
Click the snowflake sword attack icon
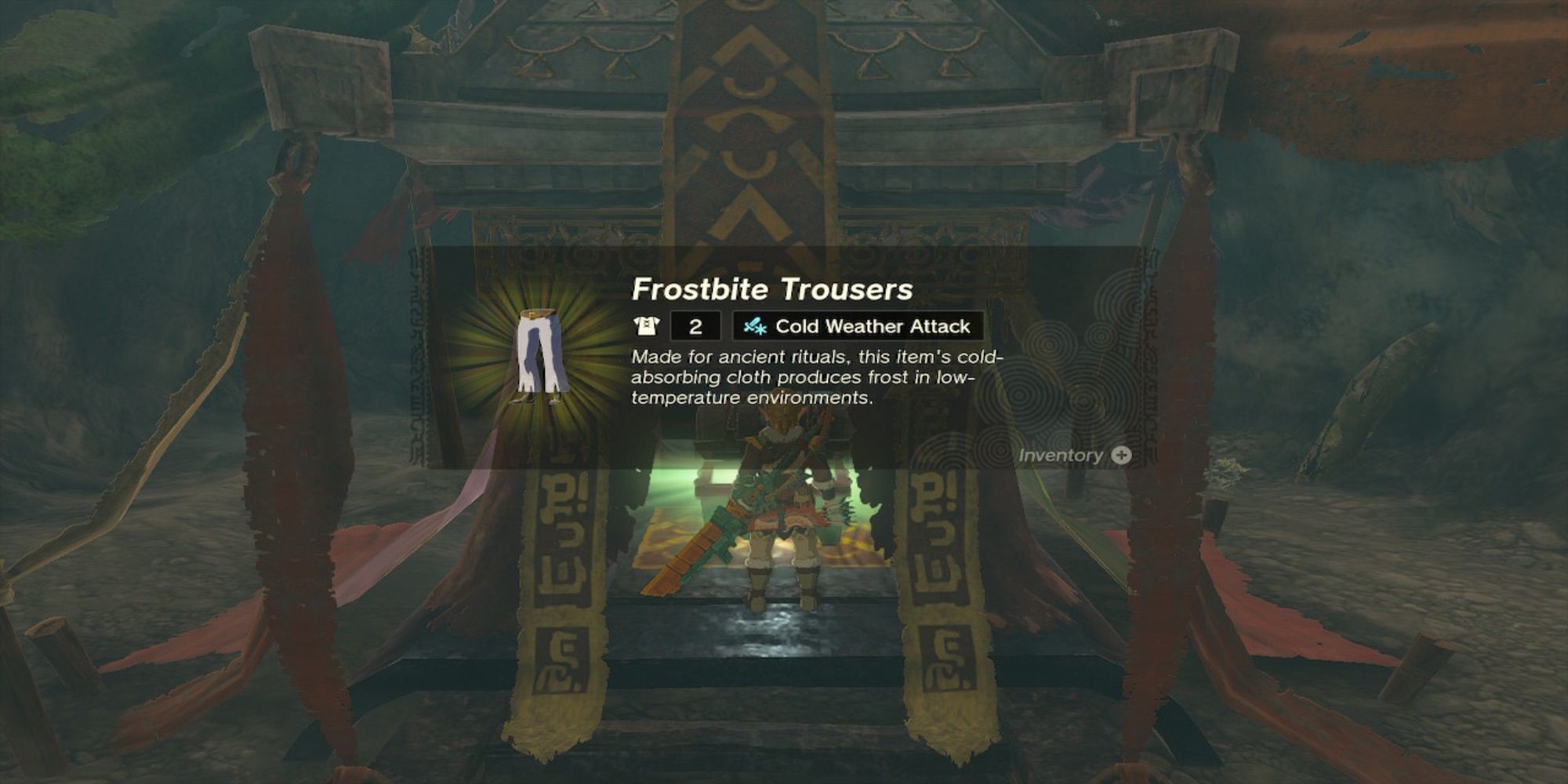(757, 325)
